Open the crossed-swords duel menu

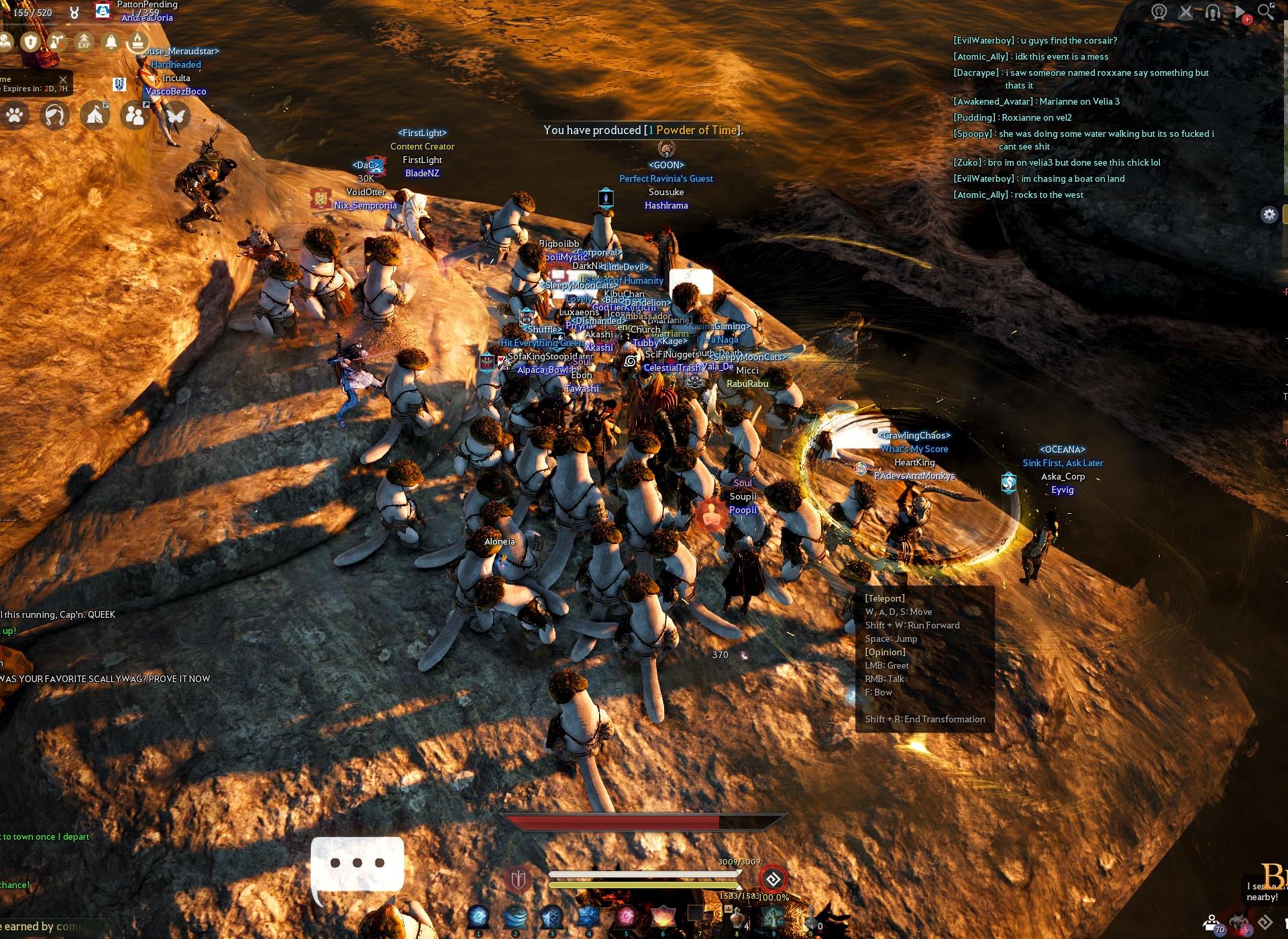coord(1186,11)
